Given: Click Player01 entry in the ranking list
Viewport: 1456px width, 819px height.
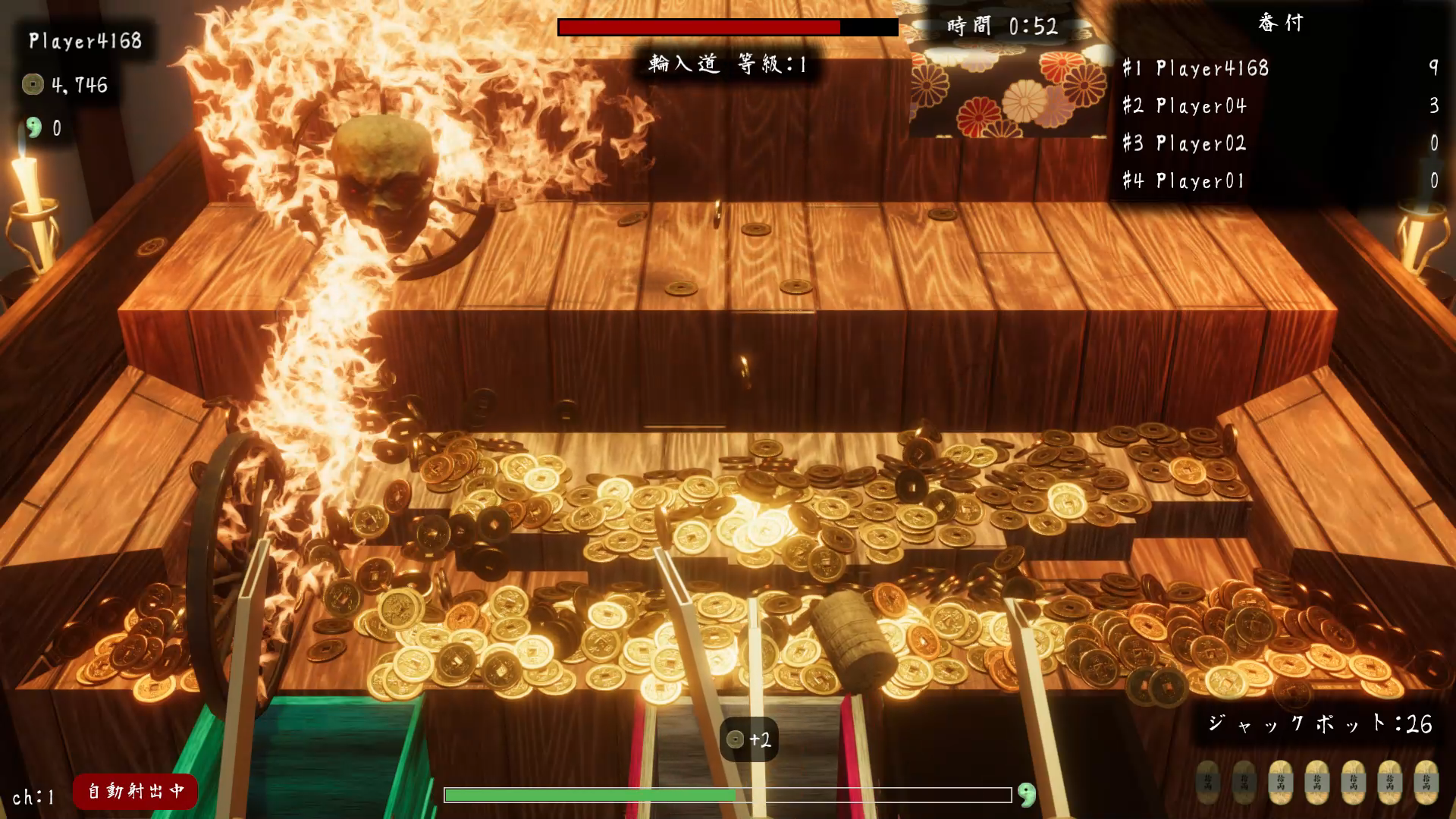Looking at the screenshot, I should 1279,181.
